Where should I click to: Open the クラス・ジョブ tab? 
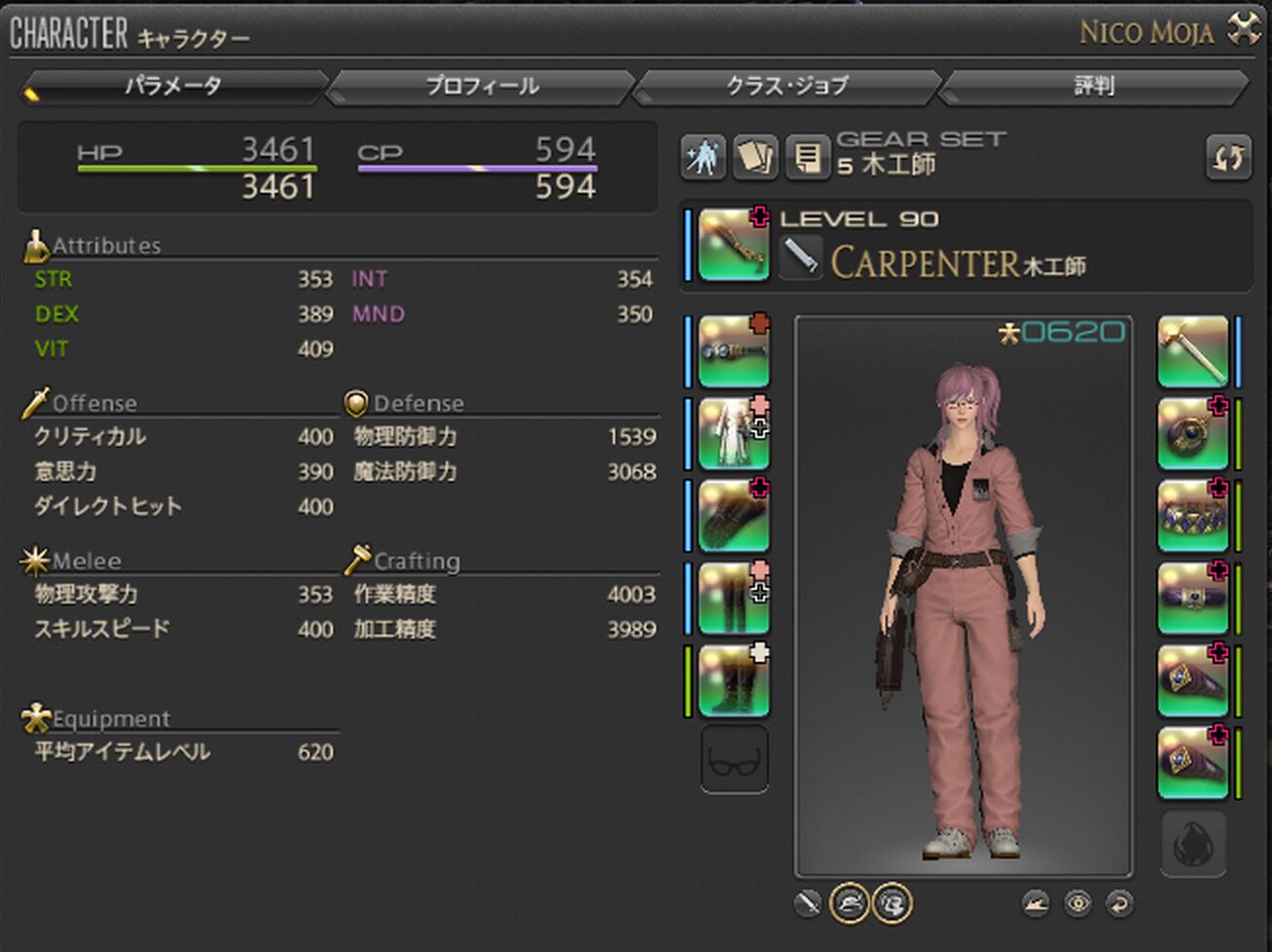pos(786,87)
